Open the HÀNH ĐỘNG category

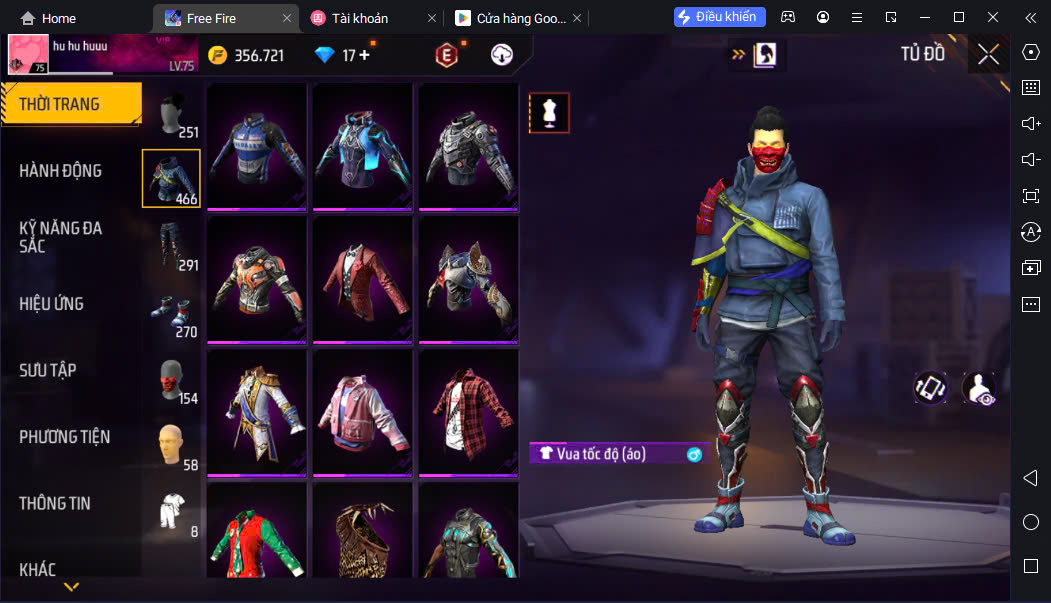61,171
